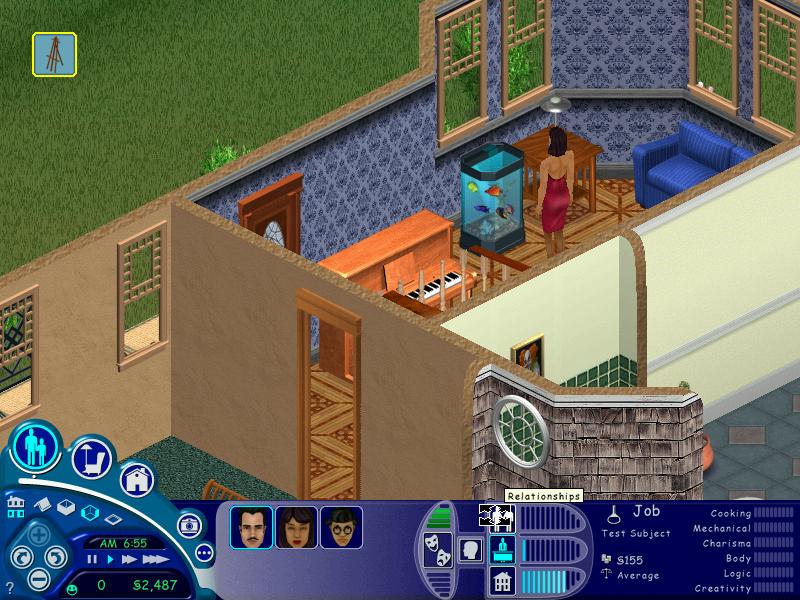Open Build mode with the house icon
The width and height of the screenshot is (800, 600).
pyautogui.click(x=136, y=477)
